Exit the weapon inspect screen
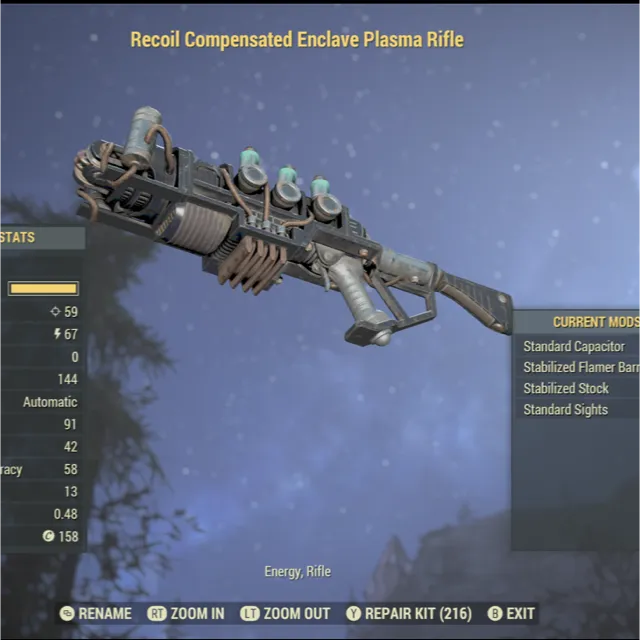Screen dimensions: 640x640 click(x=511, y=613)
